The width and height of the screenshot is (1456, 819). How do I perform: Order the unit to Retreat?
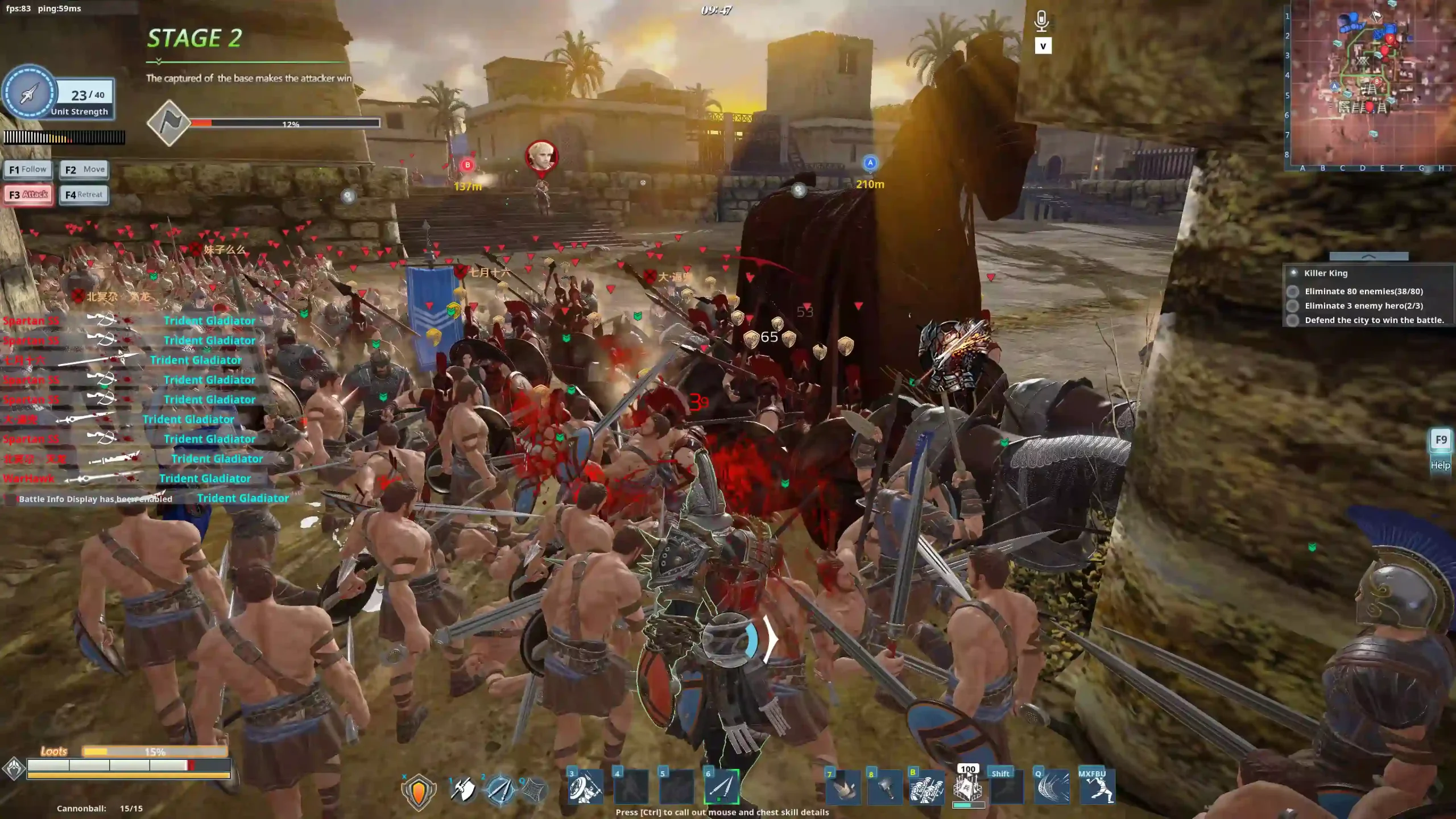[84, 195]
